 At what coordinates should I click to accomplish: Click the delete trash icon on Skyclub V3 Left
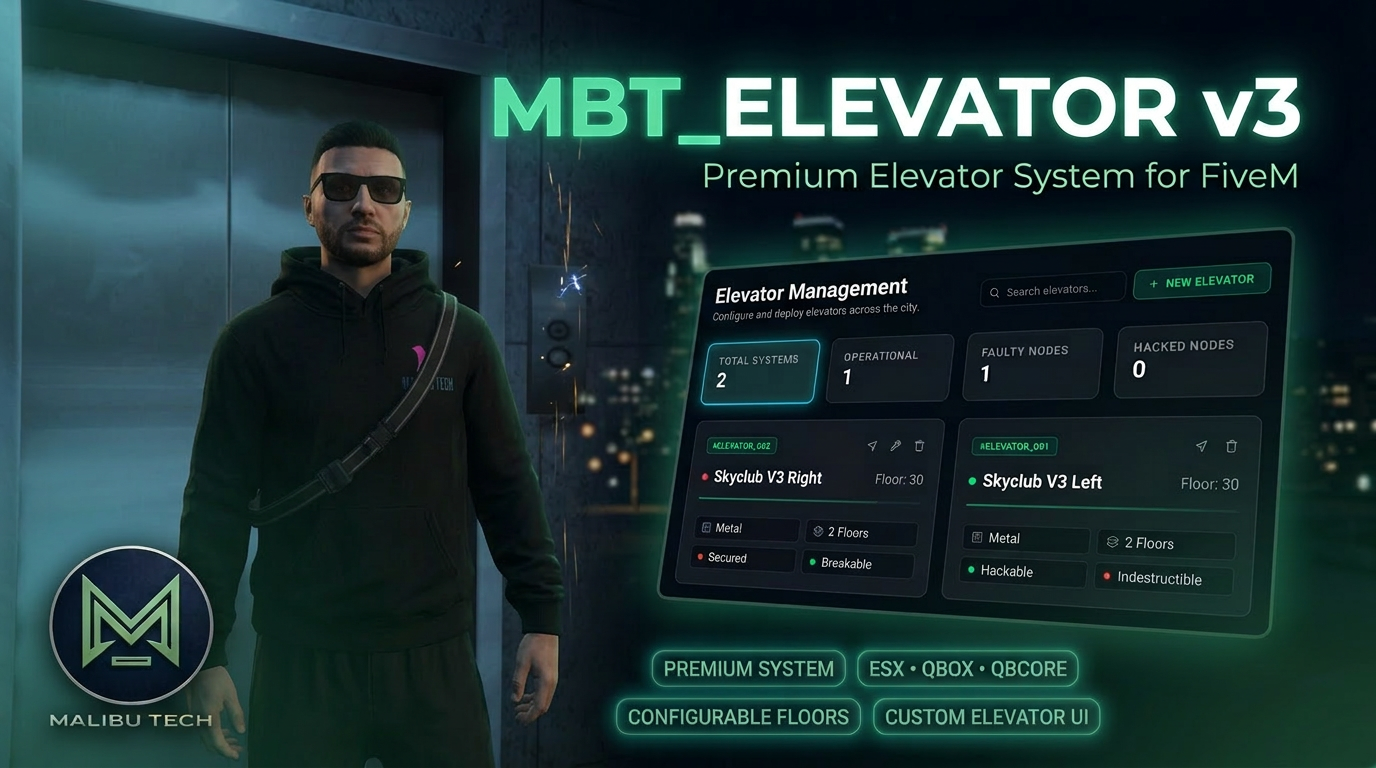pyautogui.click(x=1231, y=446)
